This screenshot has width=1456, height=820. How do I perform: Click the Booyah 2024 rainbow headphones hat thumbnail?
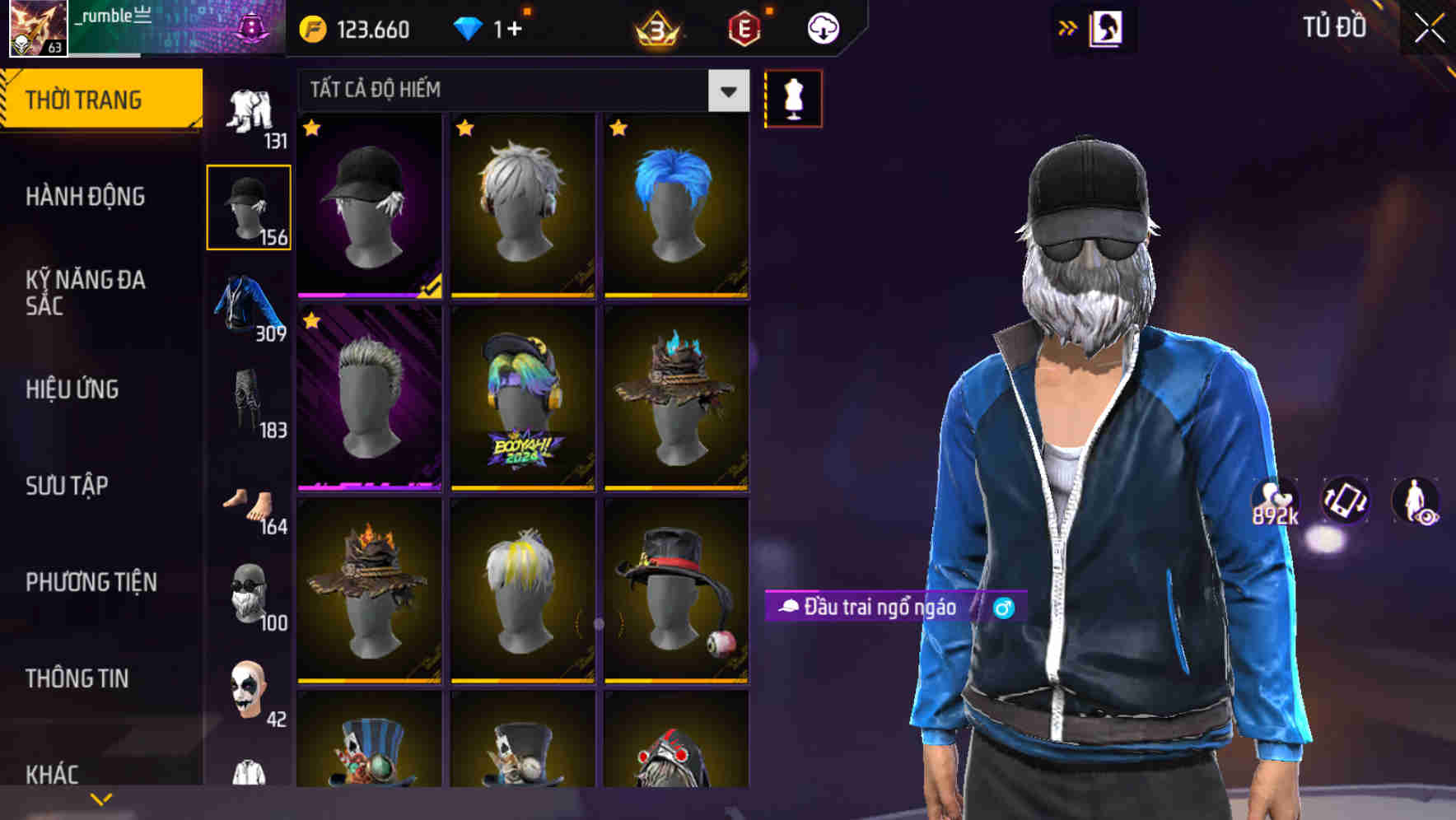pyautogui.click(x=522, y=401)
